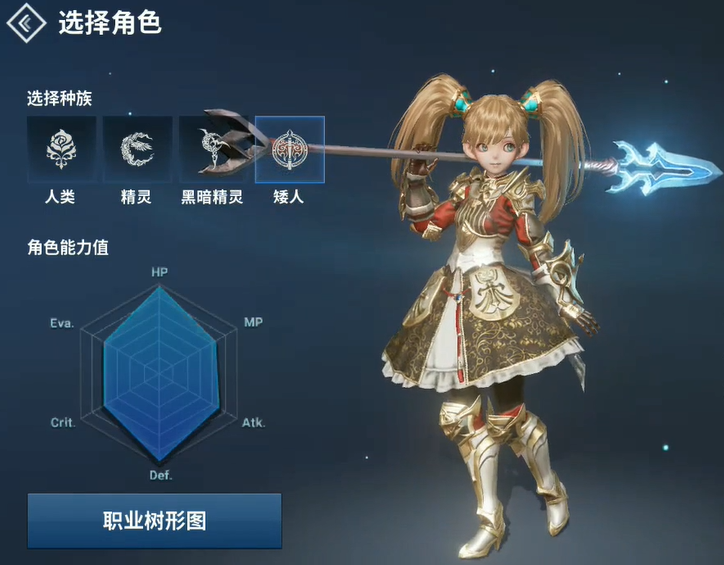
Task: Choose the 精灵 (Elf) race tile
Action: point(136,150)
